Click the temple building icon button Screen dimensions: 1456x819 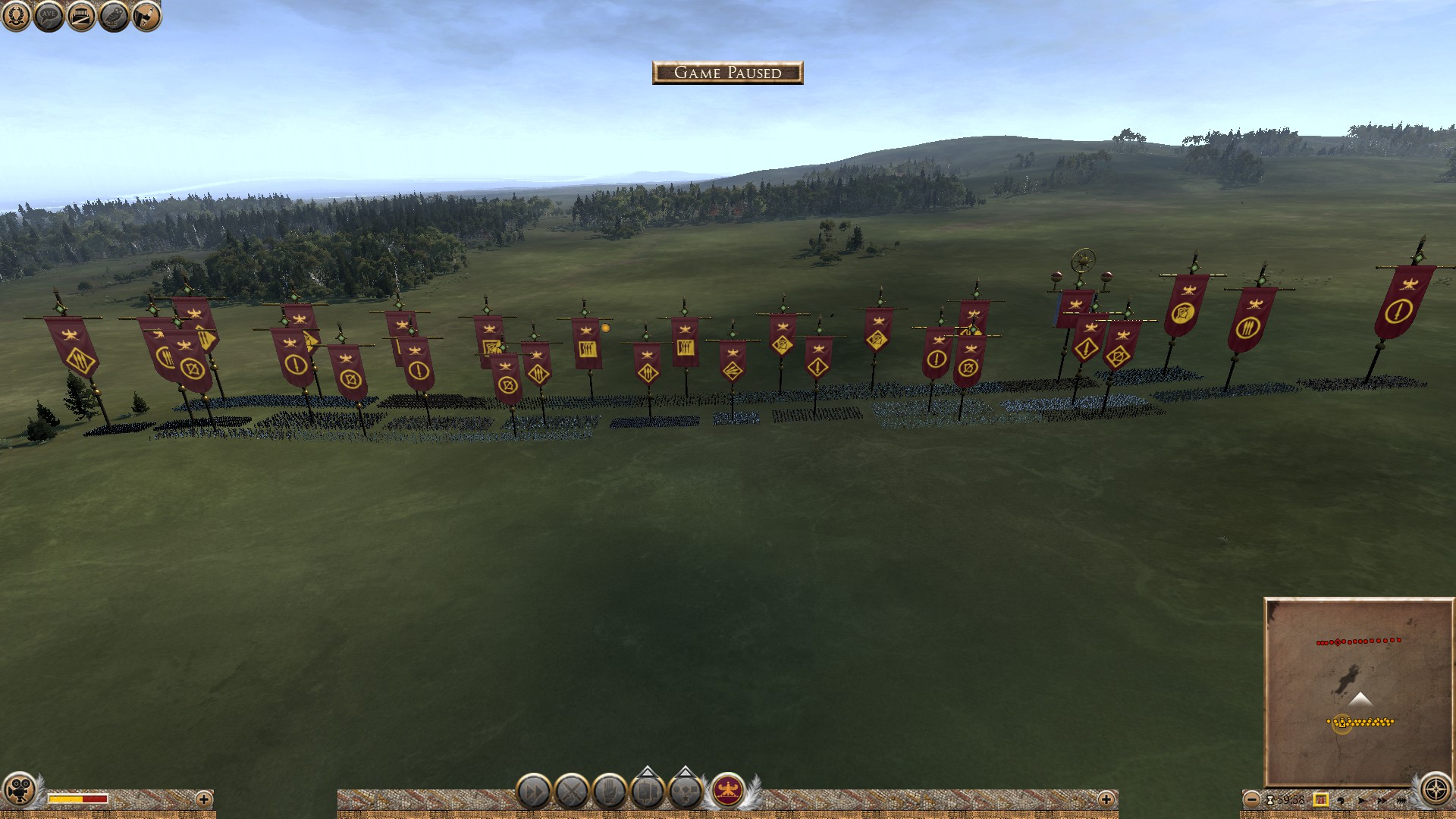pos(81,16)
